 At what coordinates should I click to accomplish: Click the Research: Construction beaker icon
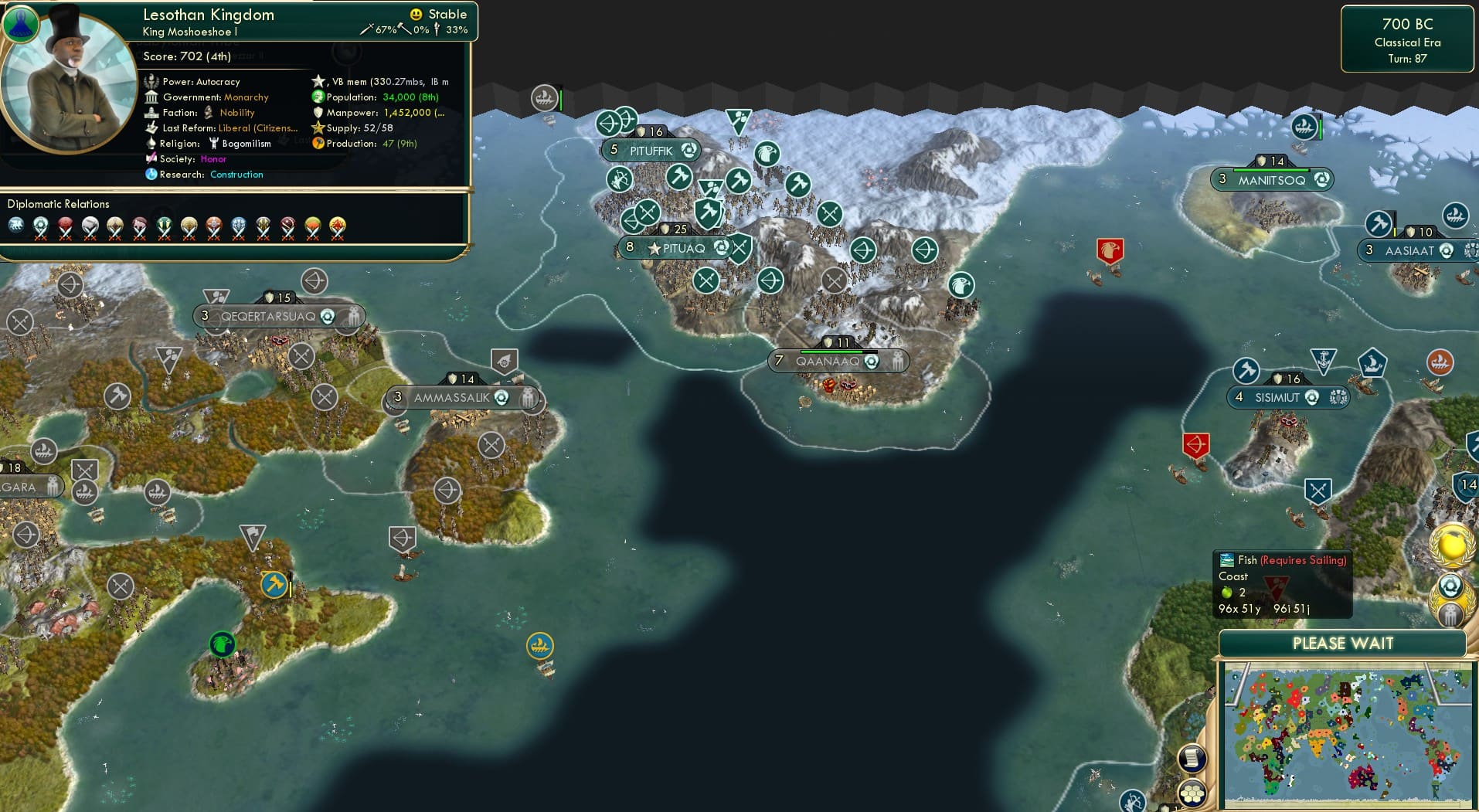(x=152, y=175)
